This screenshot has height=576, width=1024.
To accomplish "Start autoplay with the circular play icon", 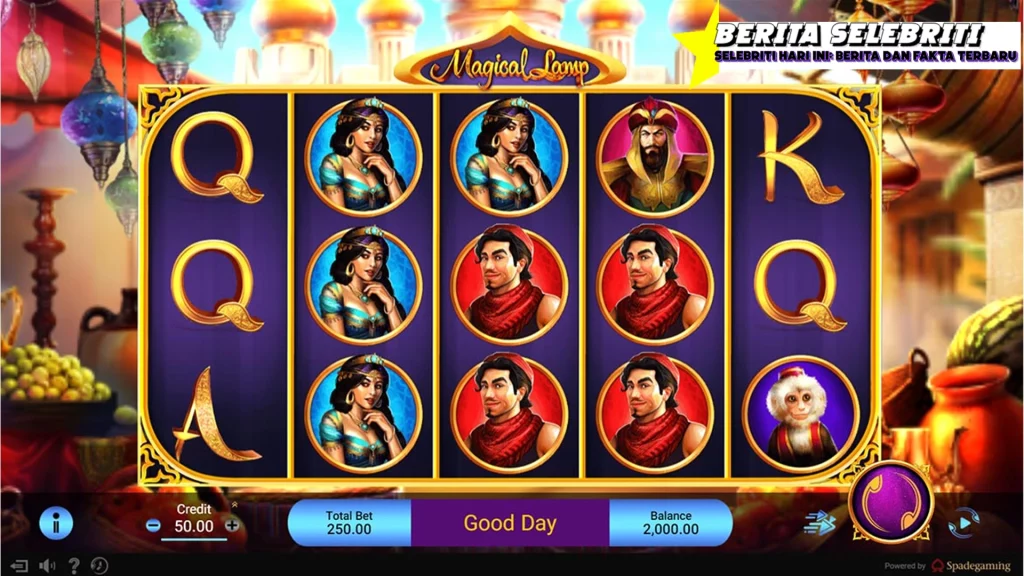I will point(963,523).
